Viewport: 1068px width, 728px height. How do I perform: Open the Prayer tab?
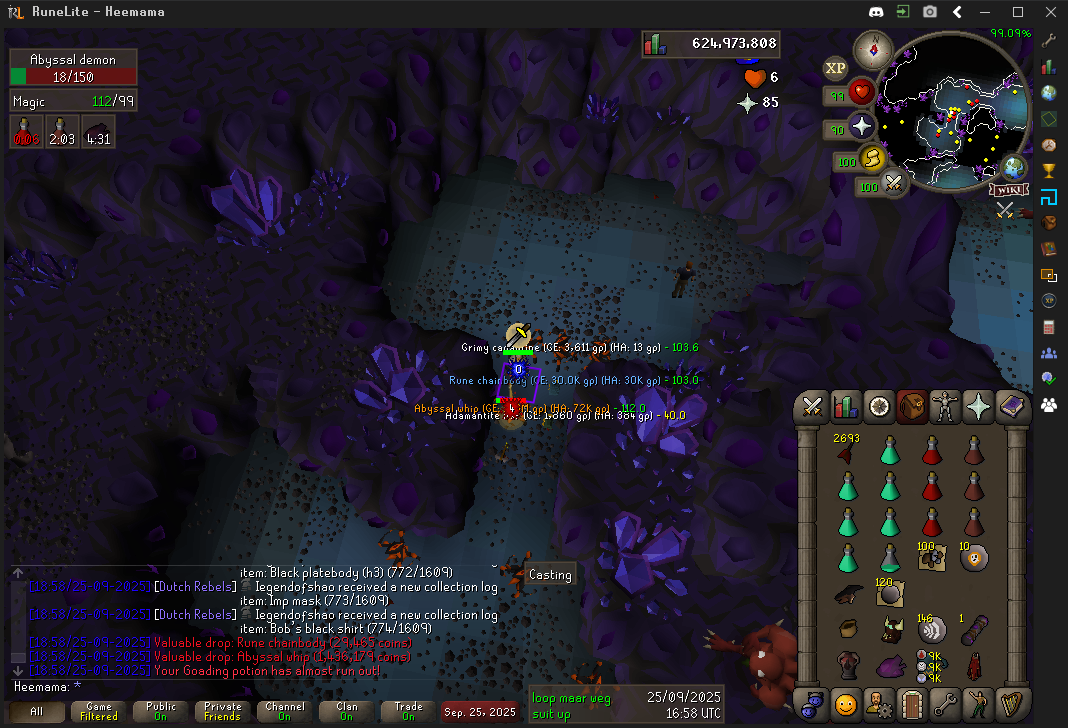[x=978, y=406]
